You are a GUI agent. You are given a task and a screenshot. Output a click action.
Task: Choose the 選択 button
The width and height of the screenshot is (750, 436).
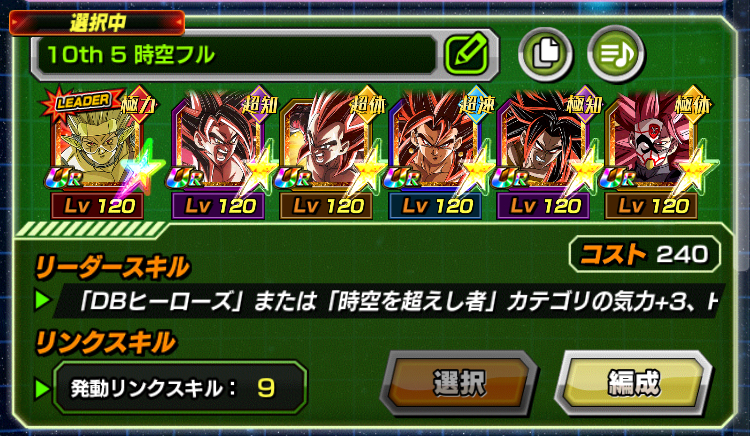click(459, 382)
